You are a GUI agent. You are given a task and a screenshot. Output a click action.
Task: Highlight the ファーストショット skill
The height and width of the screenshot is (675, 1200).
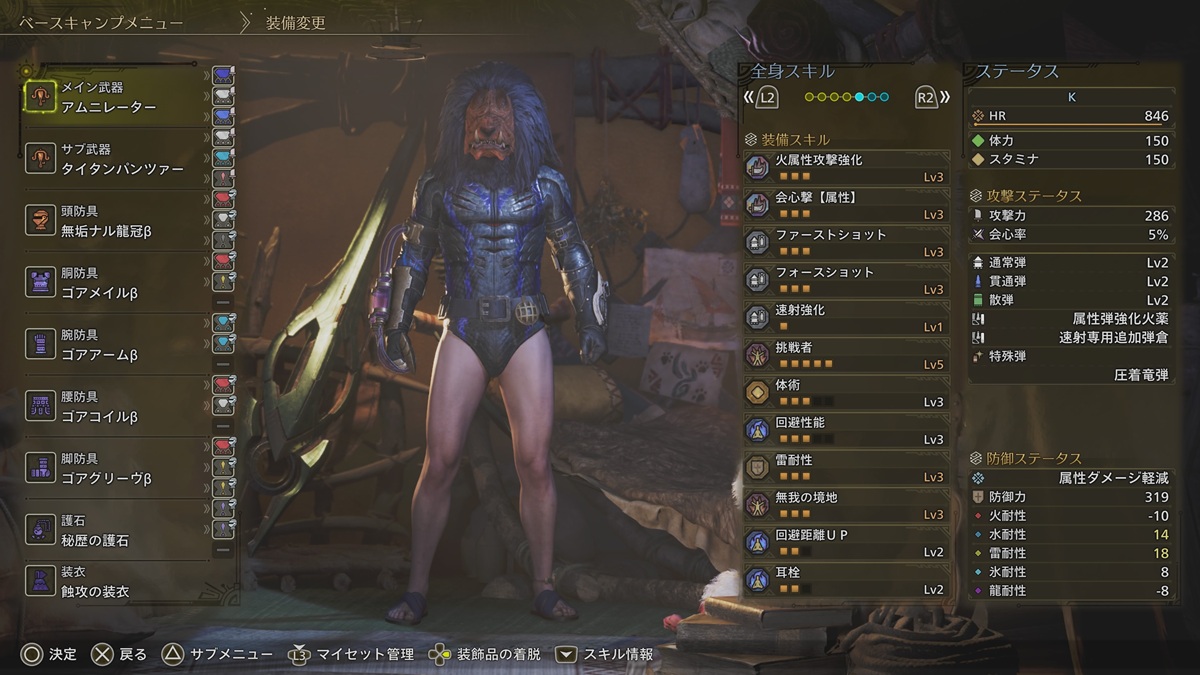point(847,242)
